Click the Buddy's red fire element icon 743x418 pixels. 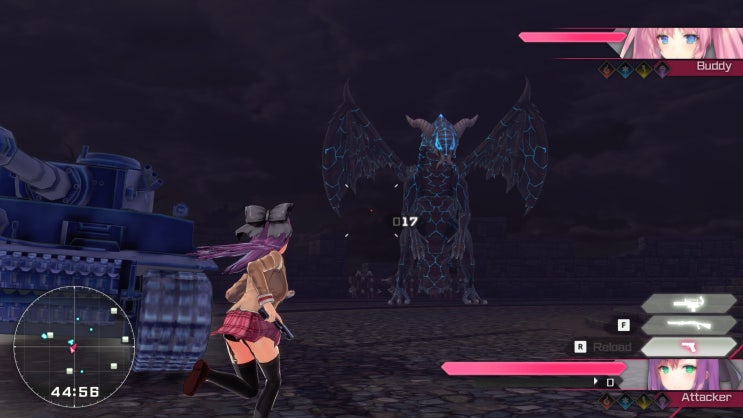click(x=605, y=69)
